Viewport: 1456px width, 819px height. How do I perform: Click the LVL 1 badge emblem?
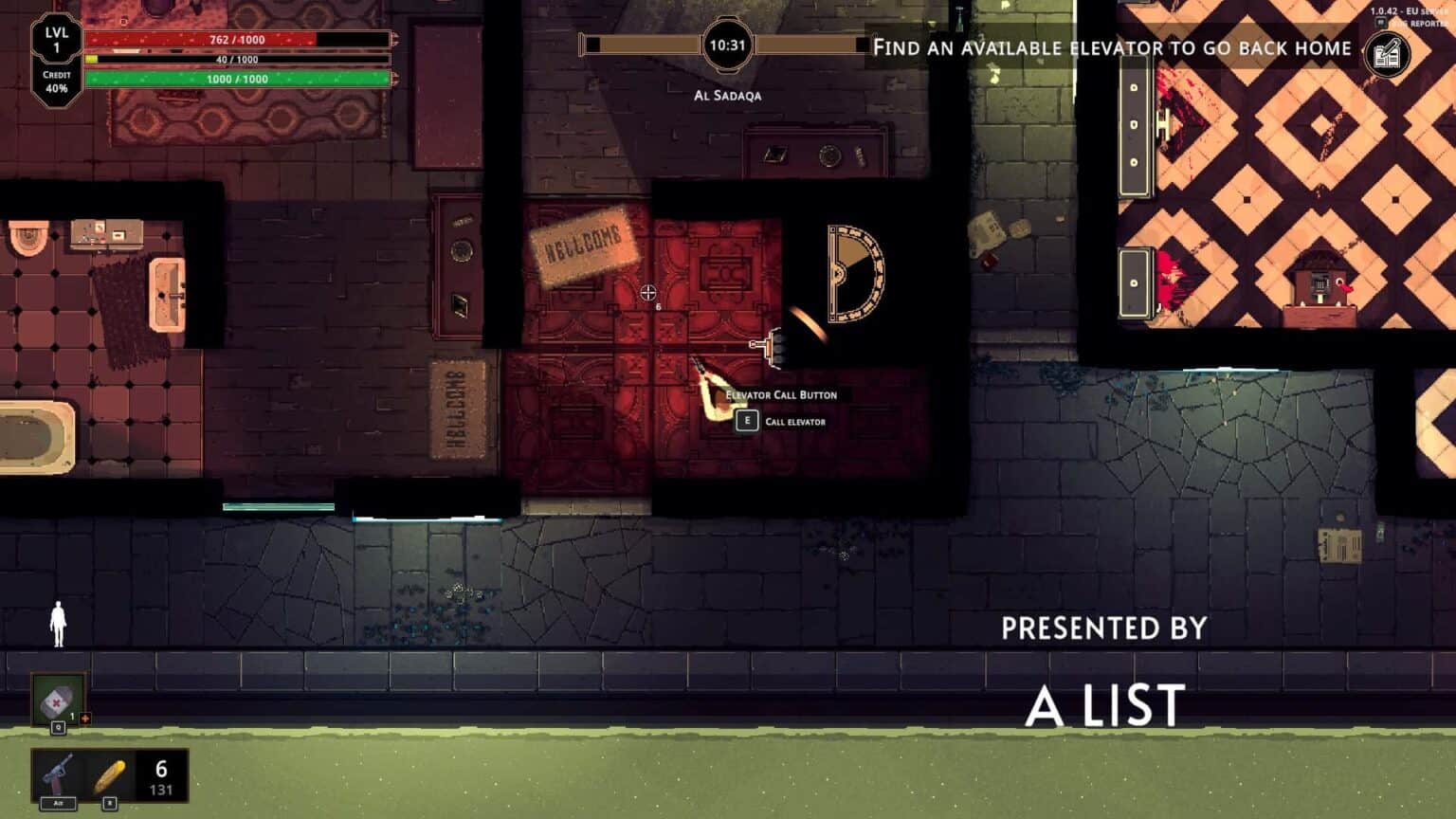tap(57, 38)
